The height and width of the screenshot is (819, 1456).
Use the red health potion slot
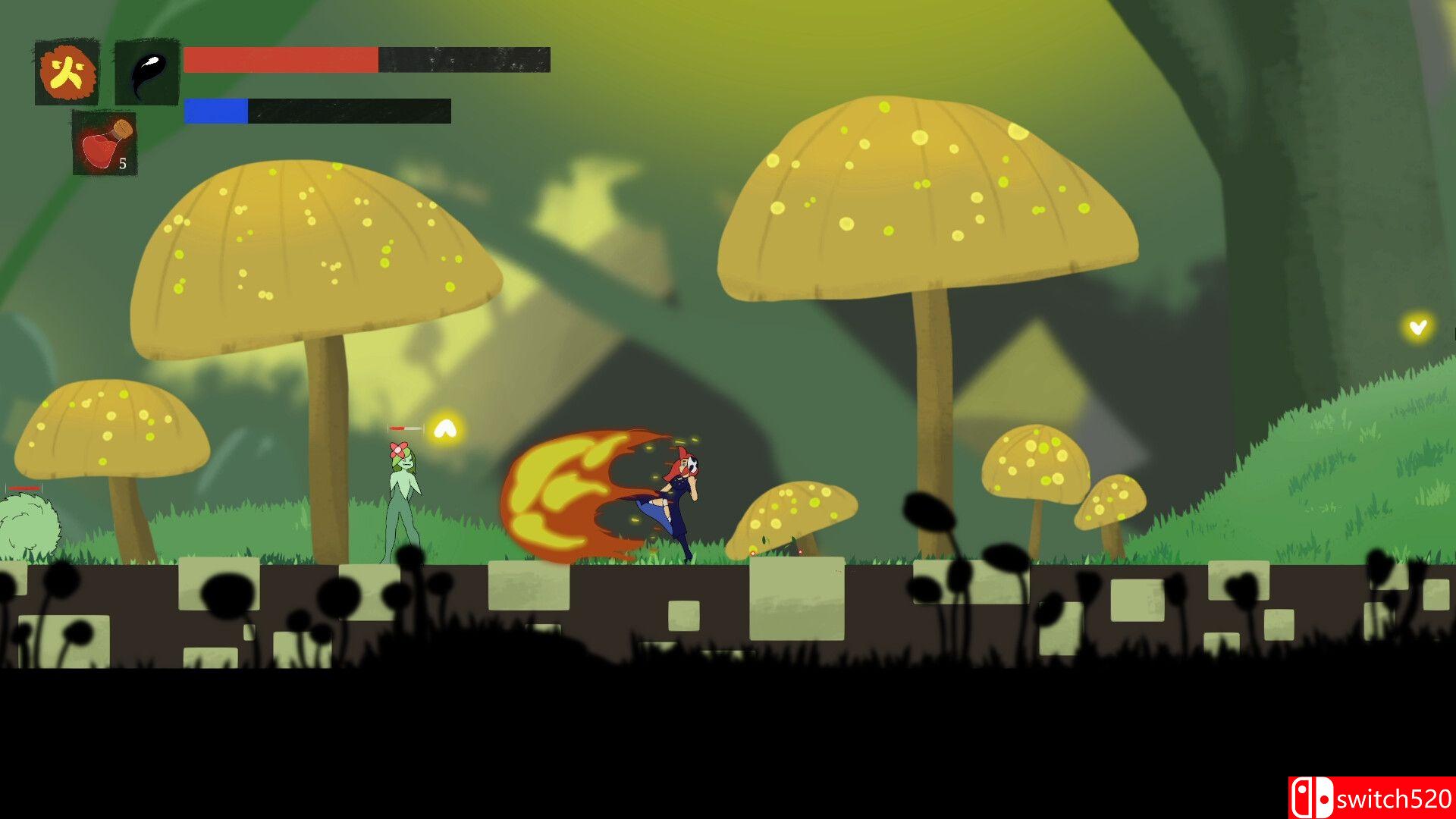click(x=105, y=143)
